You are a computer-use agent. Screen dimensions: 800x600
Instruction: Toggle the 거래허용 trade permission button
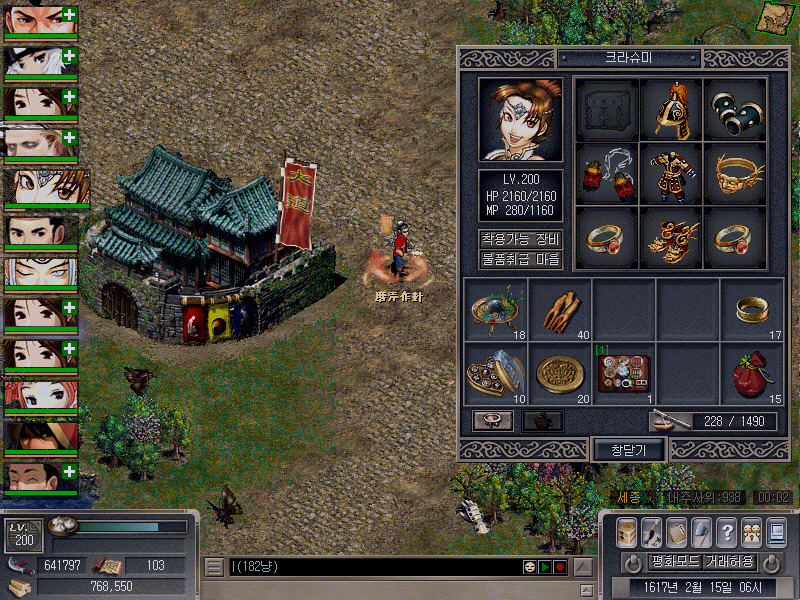(x=728, y=562)
